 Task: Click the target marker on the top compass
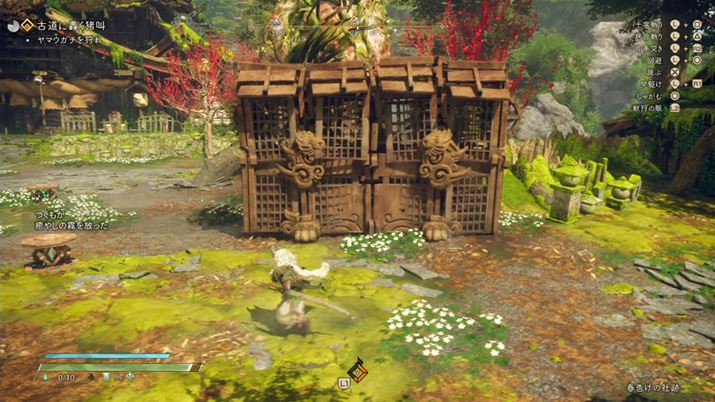click(277, 19)
